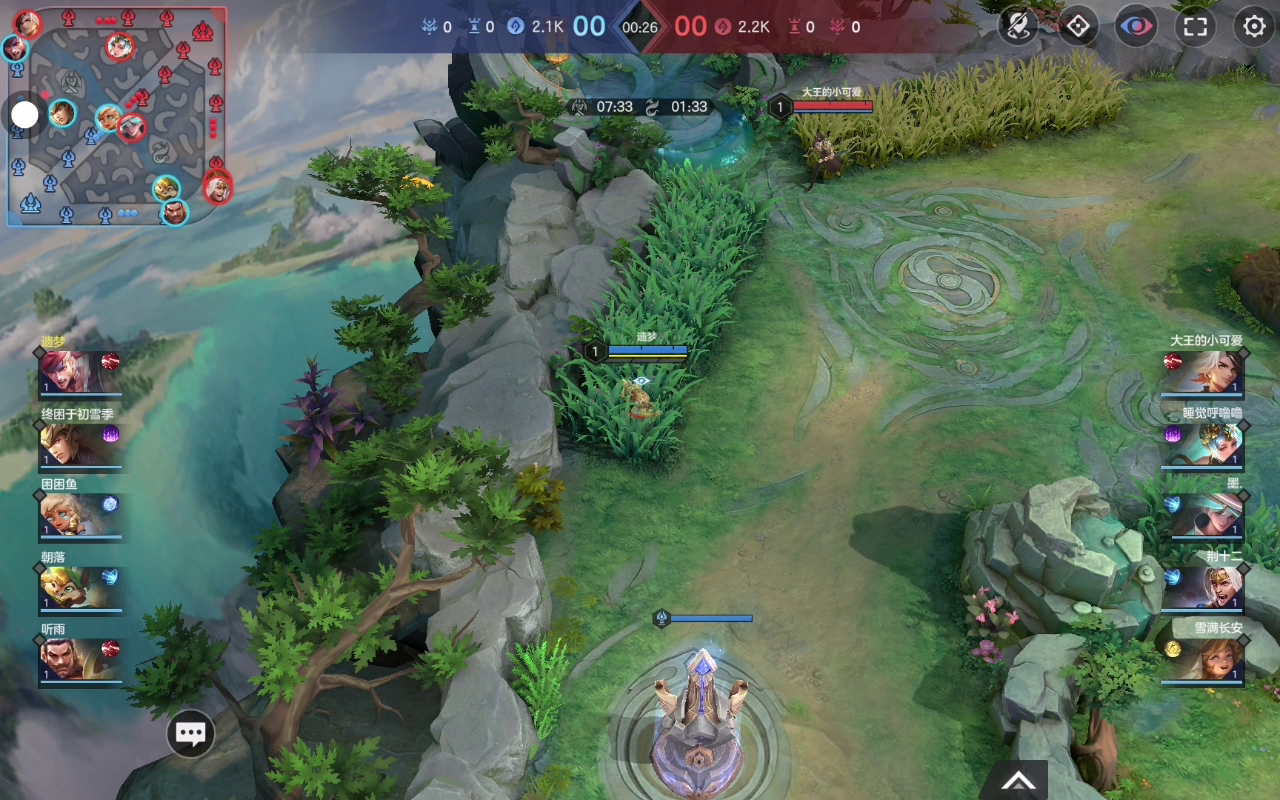Choose player 睡觉呼噜噜's hero card
Image resolution: width=1280 pixels, height=800 pixels.
click(x=1203, y=445)
